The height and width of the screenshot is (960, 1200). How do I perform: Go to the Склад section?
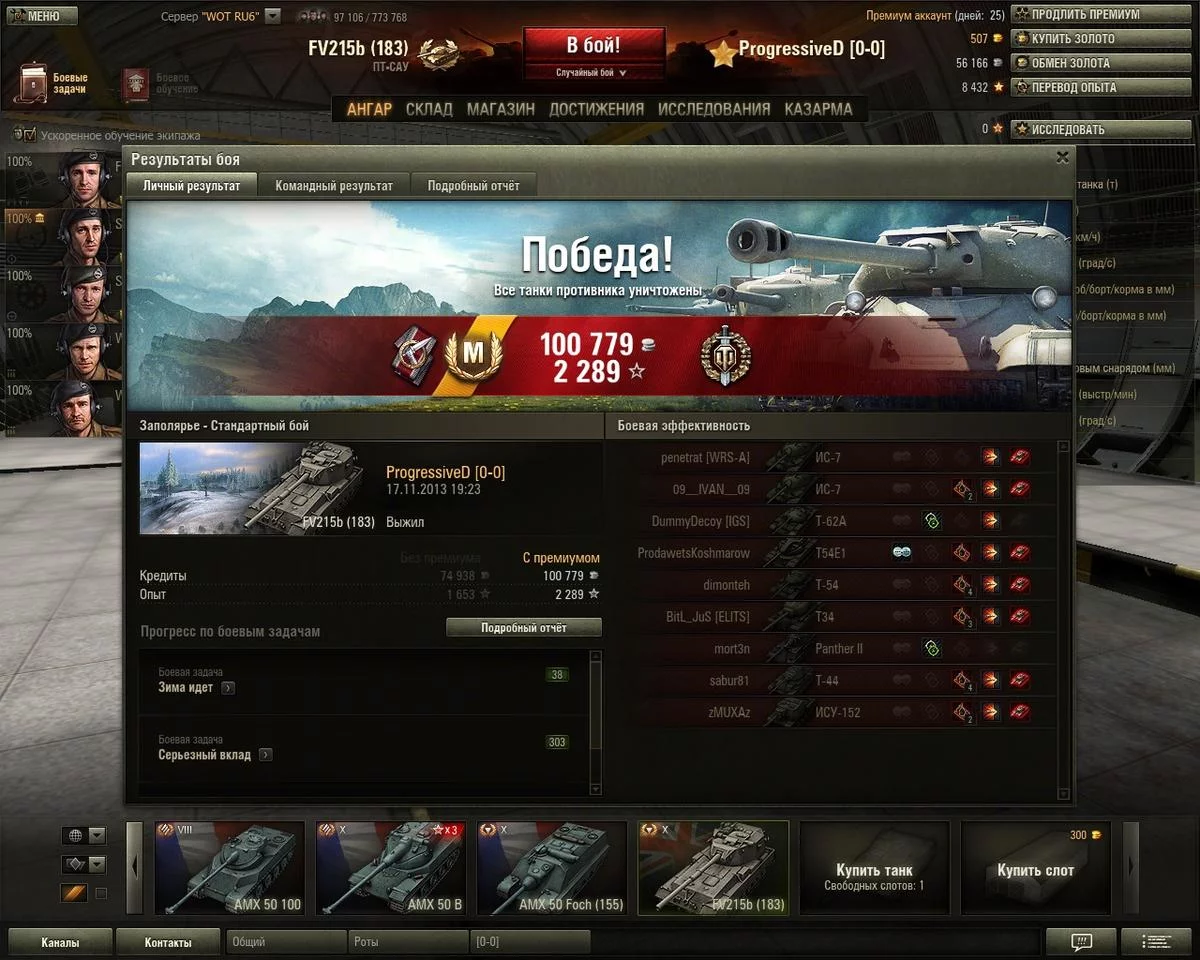coord(429,109)
